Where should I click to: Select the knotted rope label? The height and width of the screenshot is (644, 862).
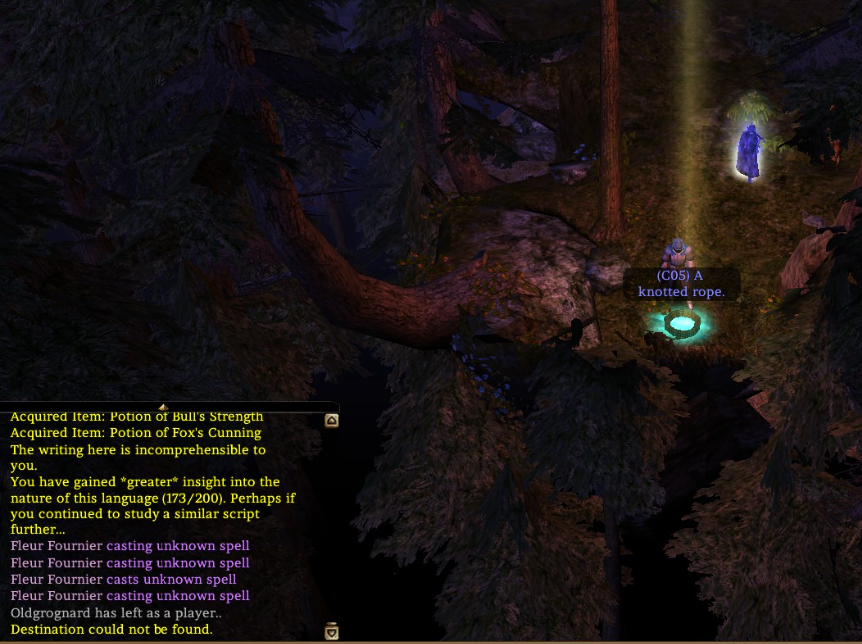(x=681, y=283)
